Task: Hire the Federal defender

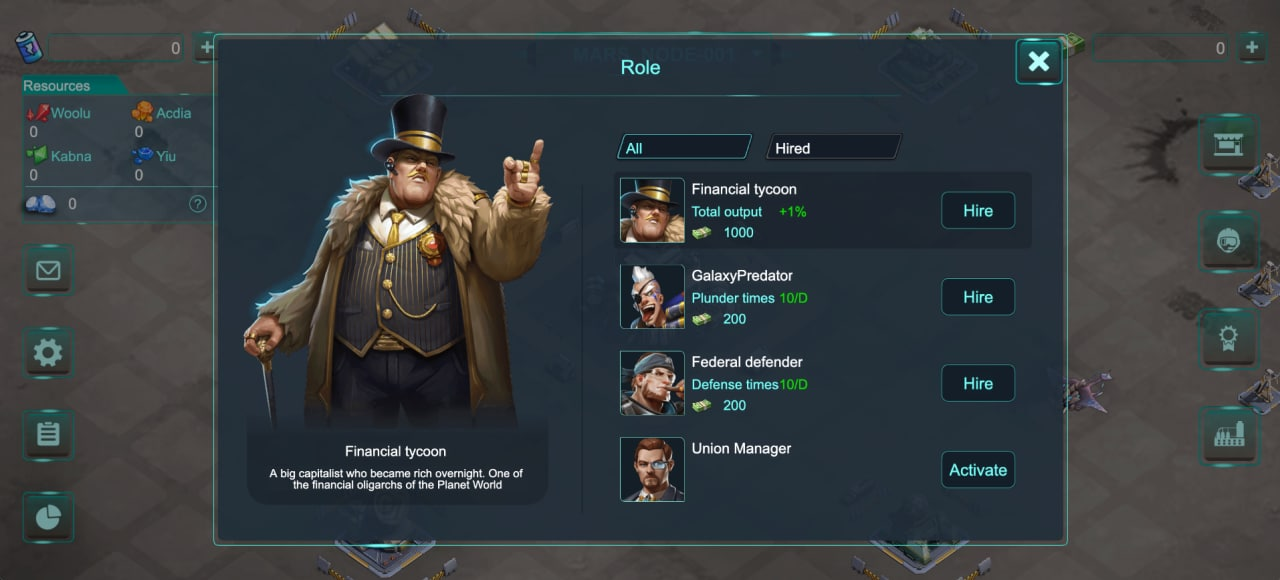Action: (977, 383)
